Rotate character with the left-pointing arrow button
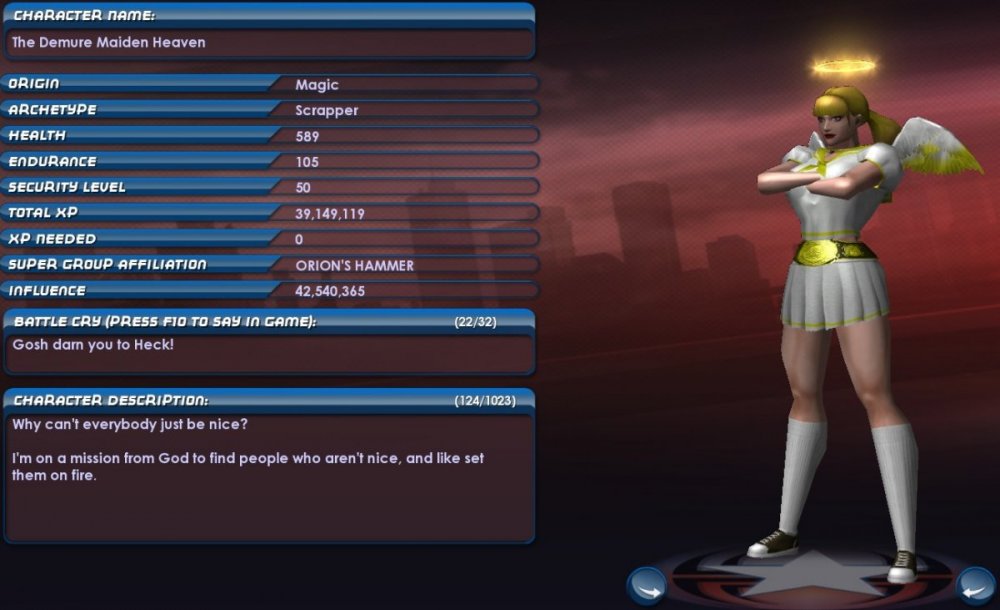Viewport: 1000px width, 610px height. click(975, 585)
